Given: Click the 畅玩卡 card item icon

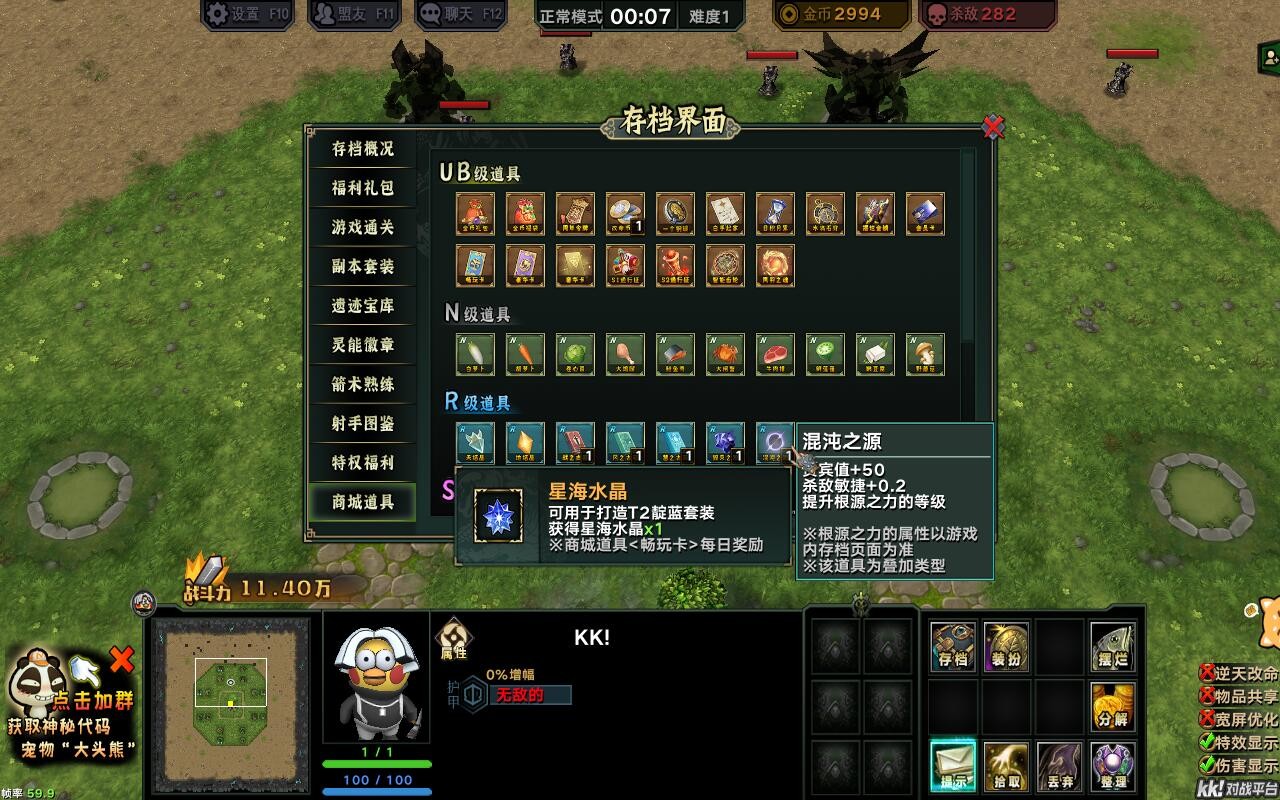Looking at the screenshot, I should coord(474,264).
